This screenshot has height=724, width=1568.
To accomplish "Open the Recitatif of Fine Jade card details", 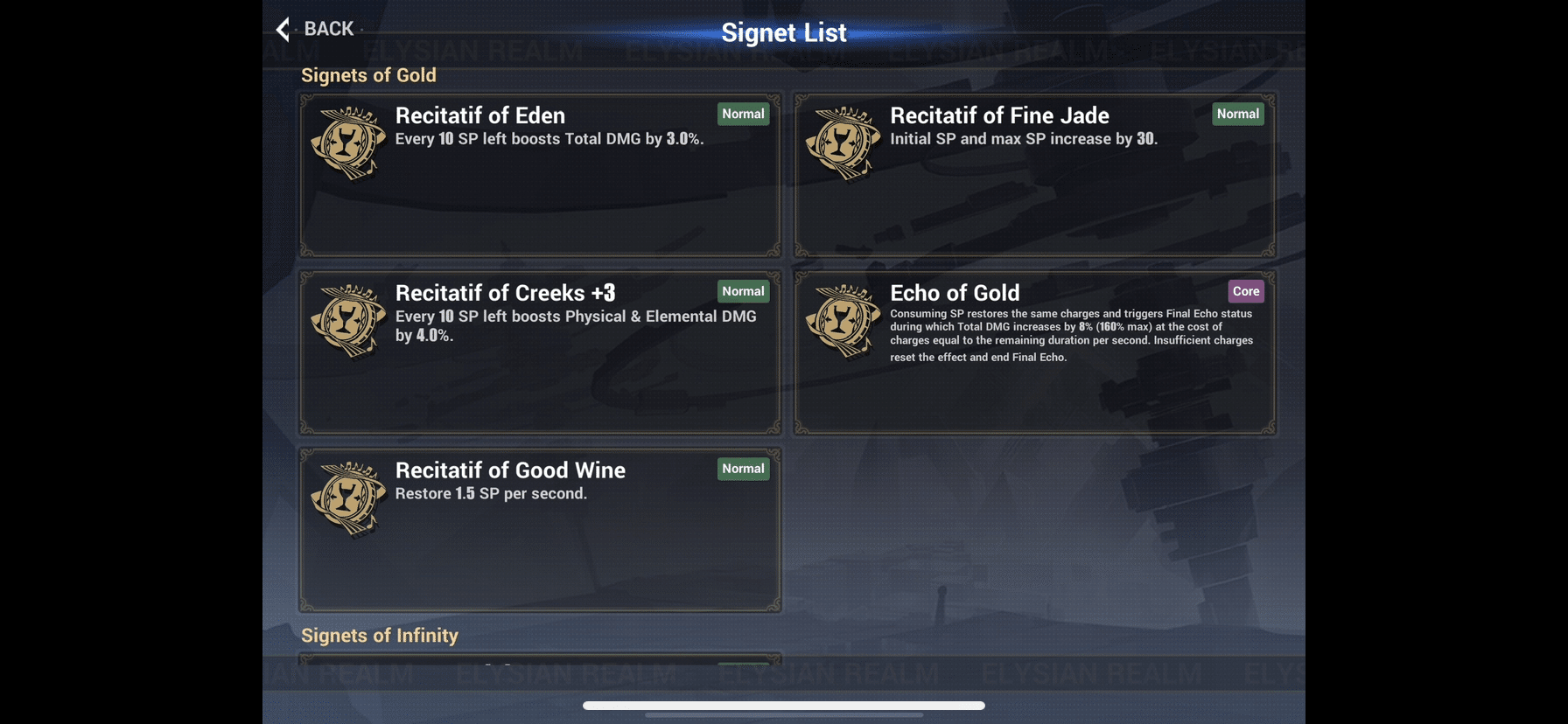I will [x=1035, y=175].
